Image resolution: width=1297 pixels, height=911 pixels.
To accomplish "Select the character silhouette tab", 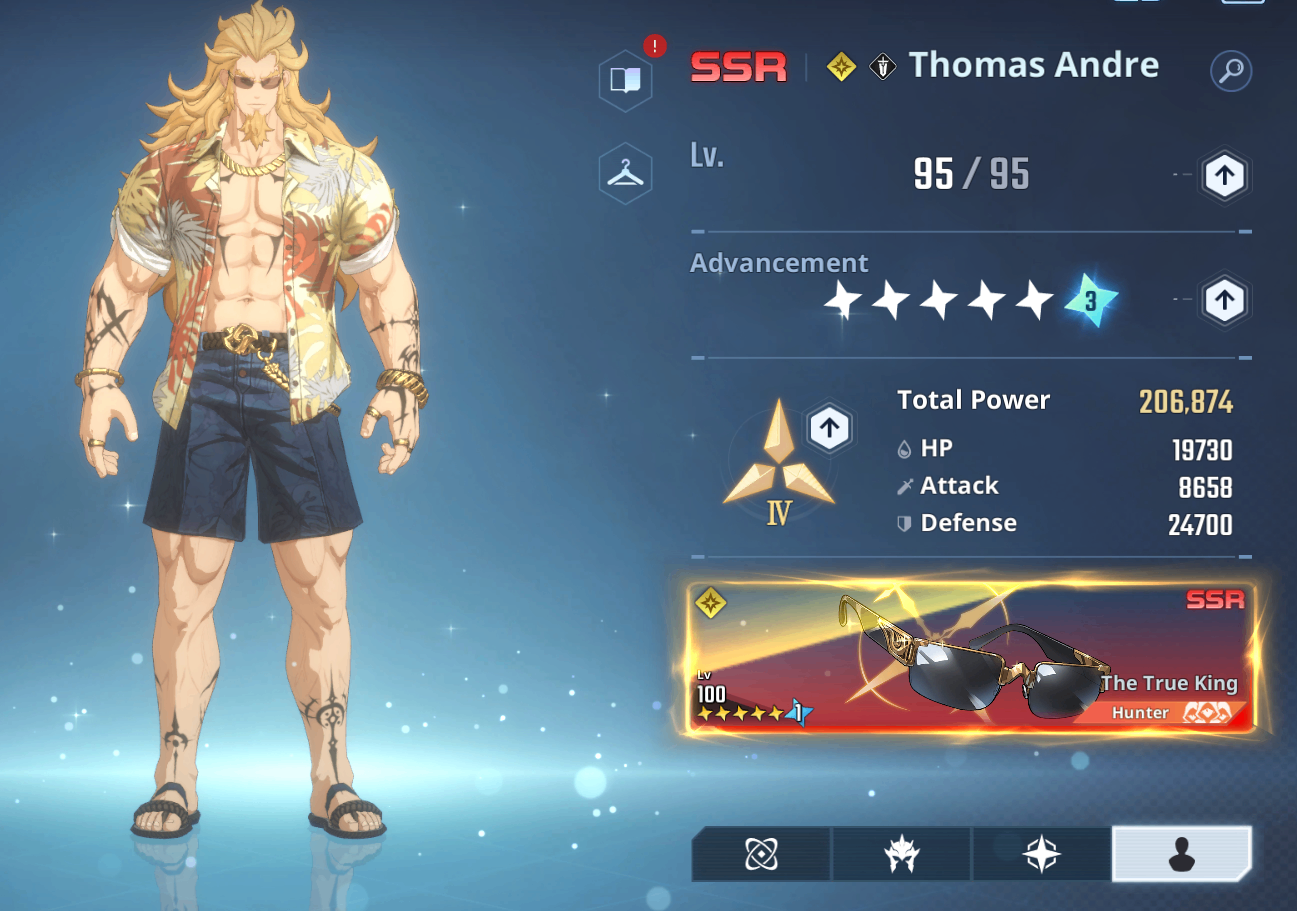I will (x=1181, y=855).
